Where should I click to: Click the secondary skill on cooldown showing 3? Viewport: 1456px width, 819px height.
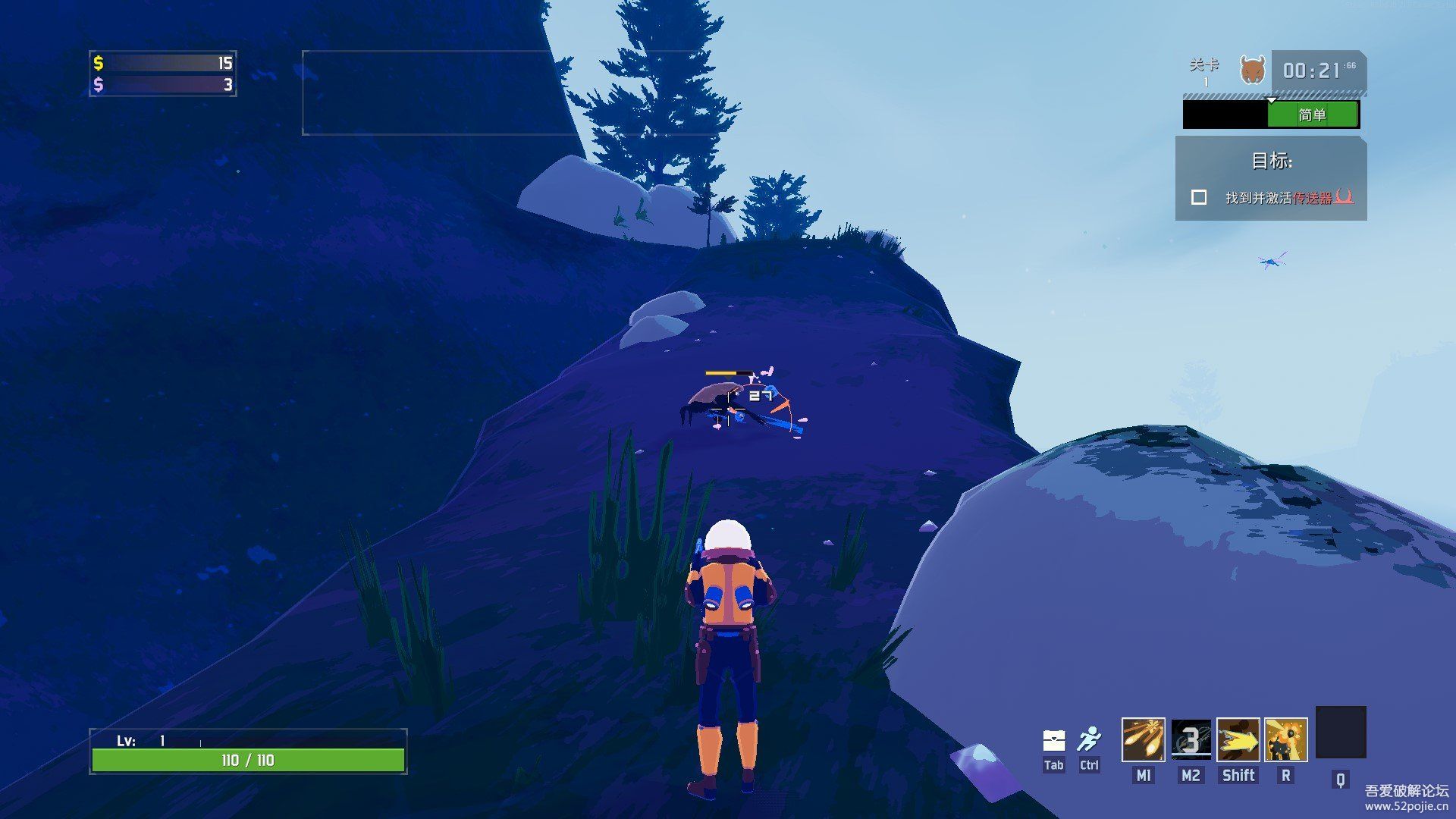(1191, 739)
